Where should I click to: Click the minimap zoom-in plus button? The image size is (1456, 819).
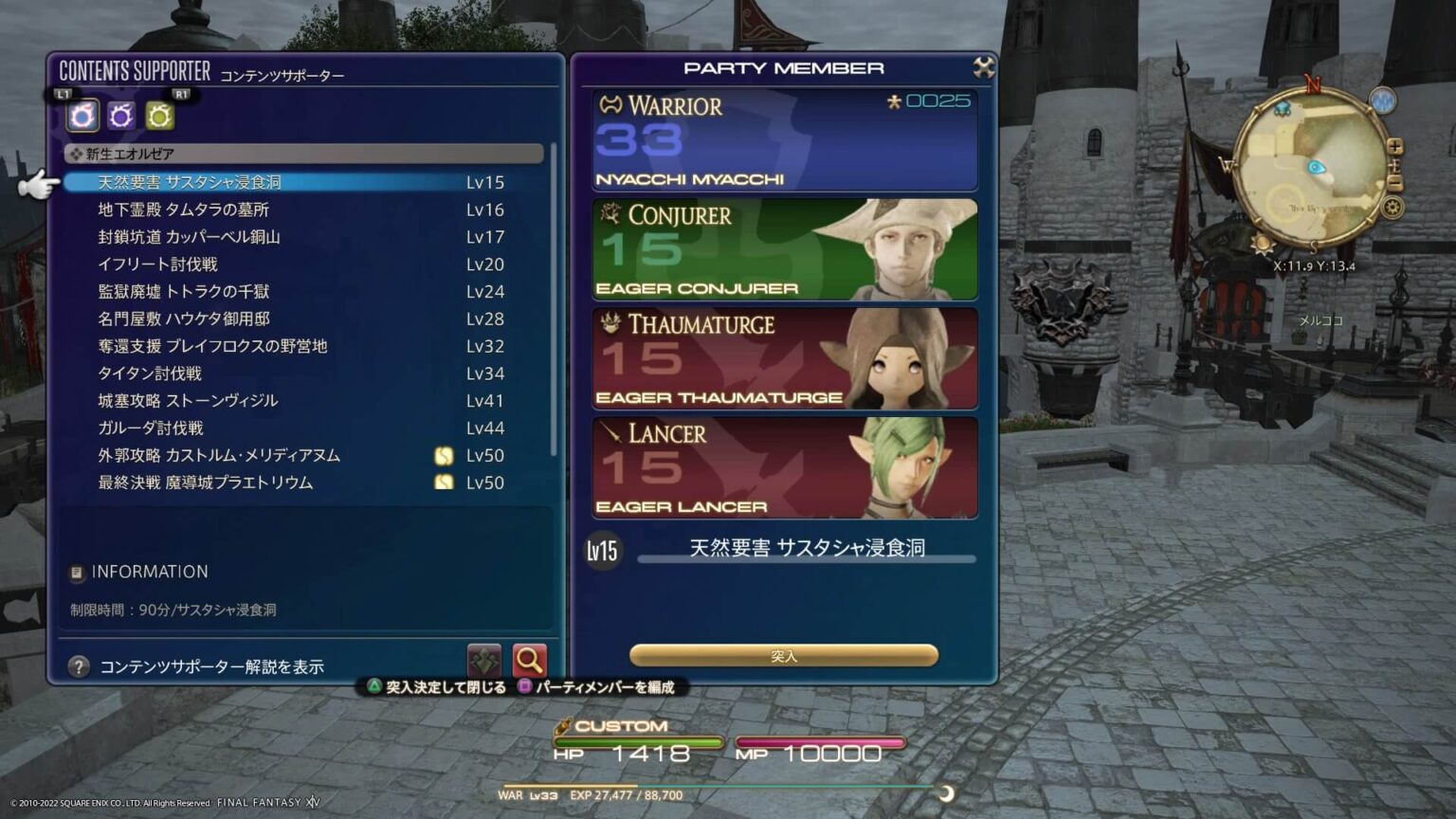click(x=1395, y=147)
